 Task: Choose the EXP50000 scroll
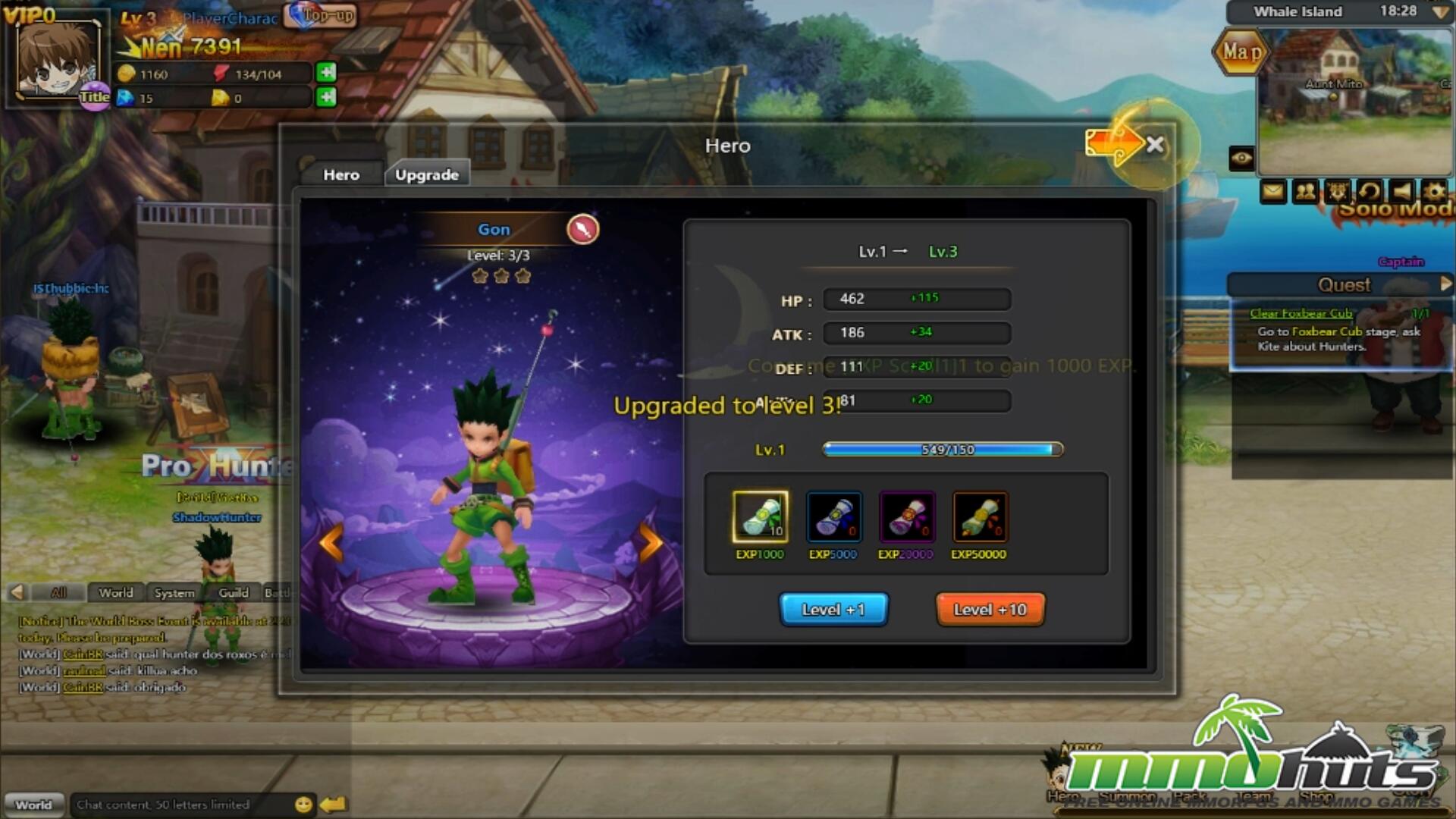click(979, 517)
